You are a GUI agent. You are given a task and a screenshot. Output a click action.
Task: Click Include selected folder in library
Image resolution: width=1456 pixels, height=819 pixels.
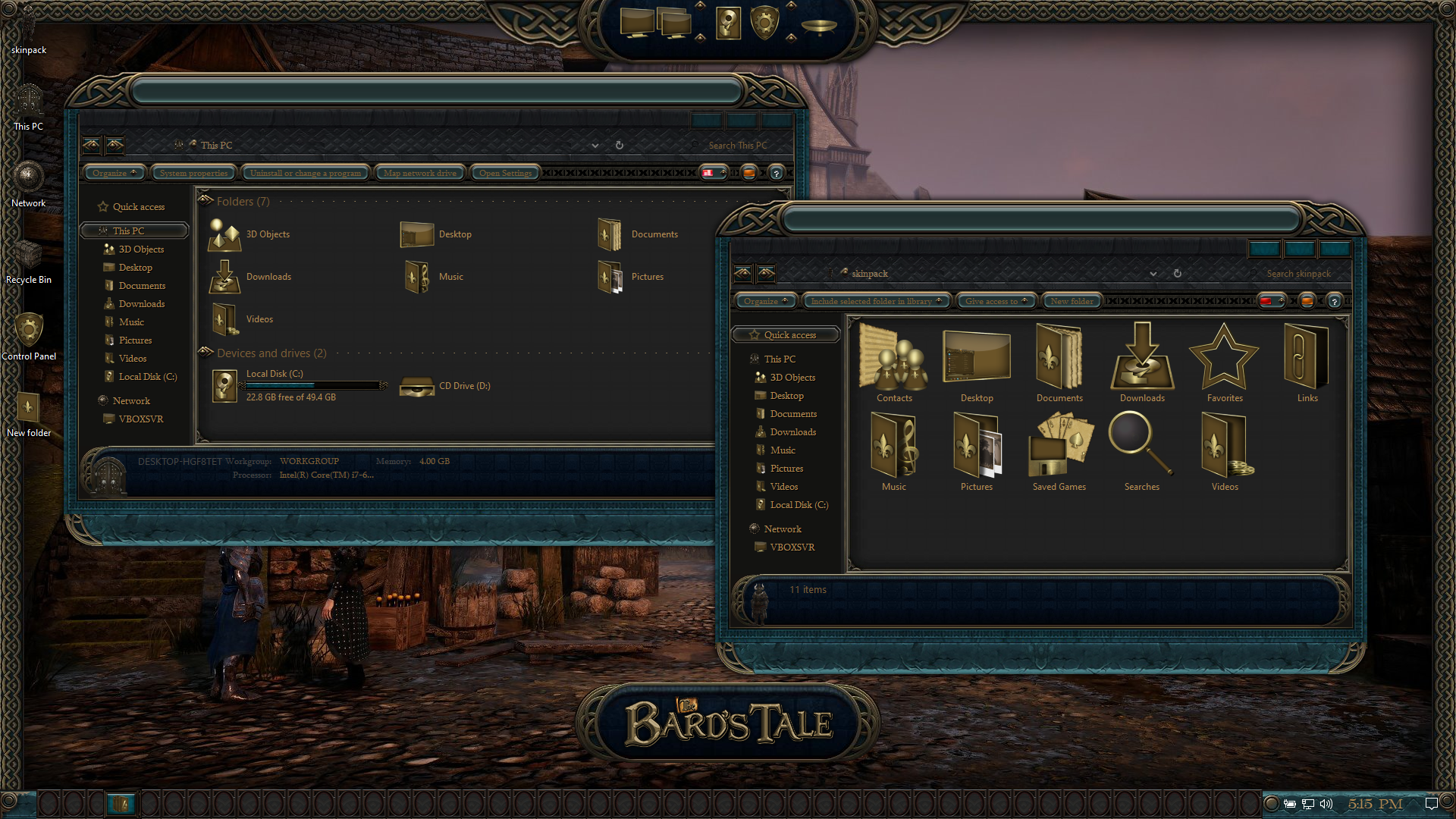871,301
